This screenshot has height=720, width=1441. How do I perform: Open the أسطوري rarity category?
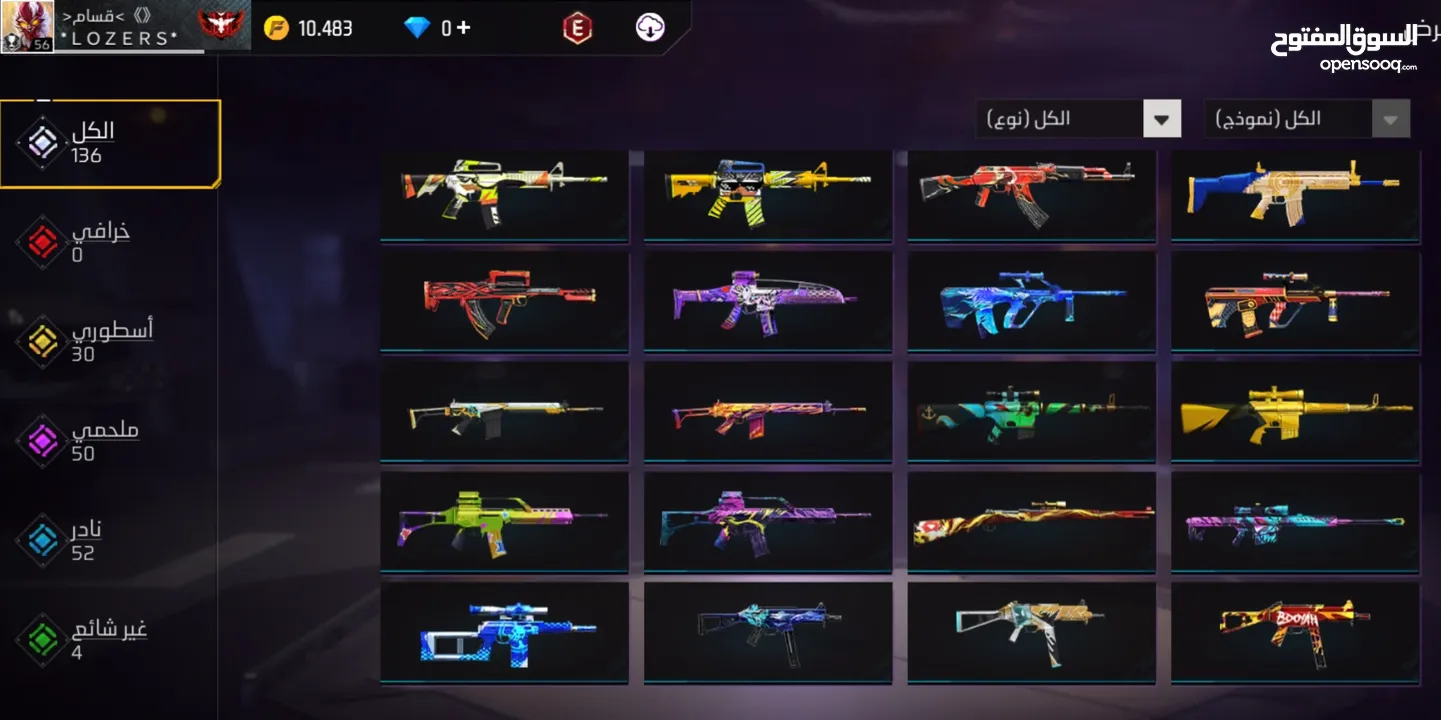[x=110, y=341]
